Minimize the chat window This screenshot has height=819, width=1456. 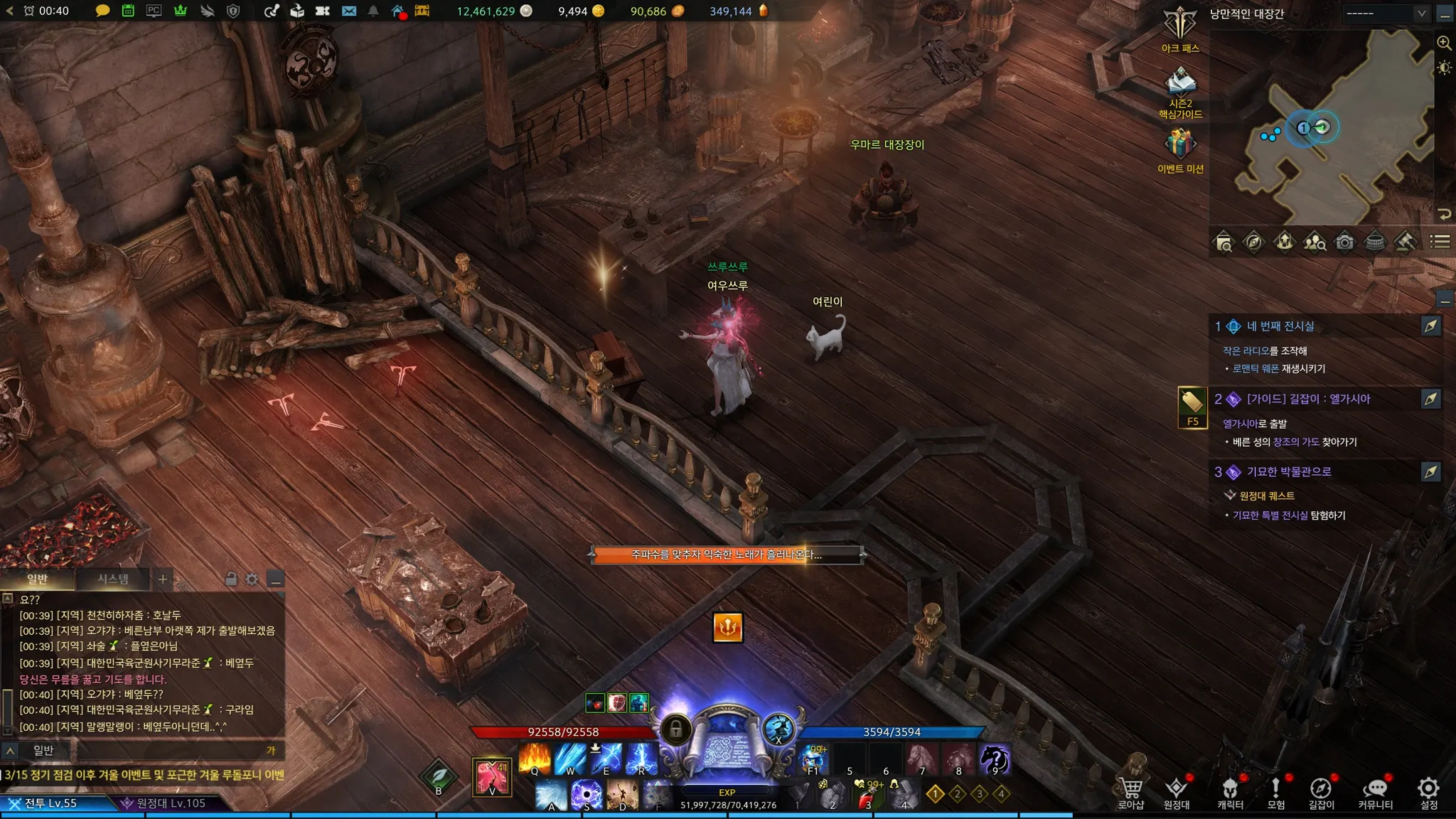276,579
